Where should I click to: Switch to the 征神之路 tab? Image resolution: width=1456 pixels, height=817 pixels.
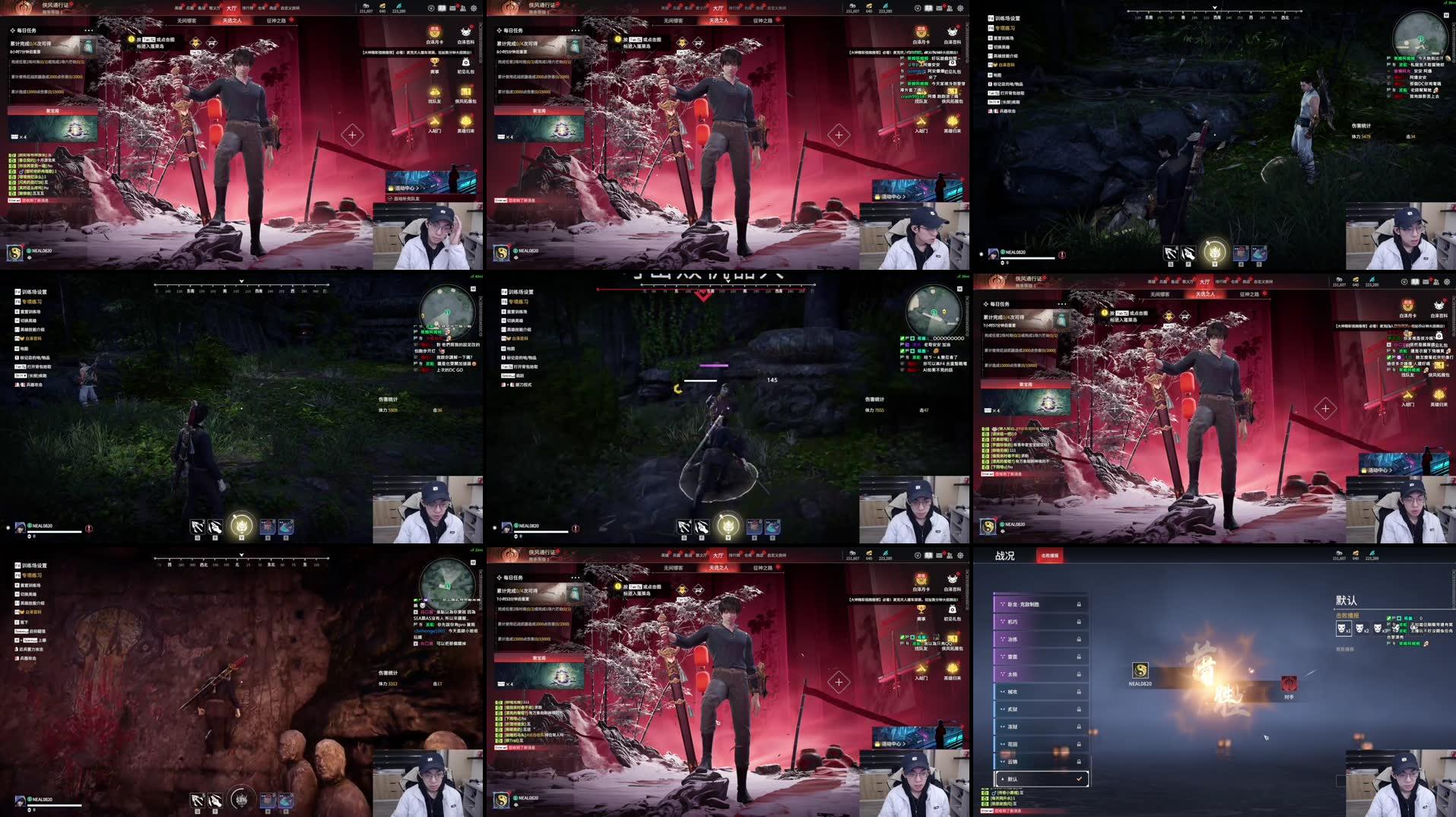tap(763, 21)
